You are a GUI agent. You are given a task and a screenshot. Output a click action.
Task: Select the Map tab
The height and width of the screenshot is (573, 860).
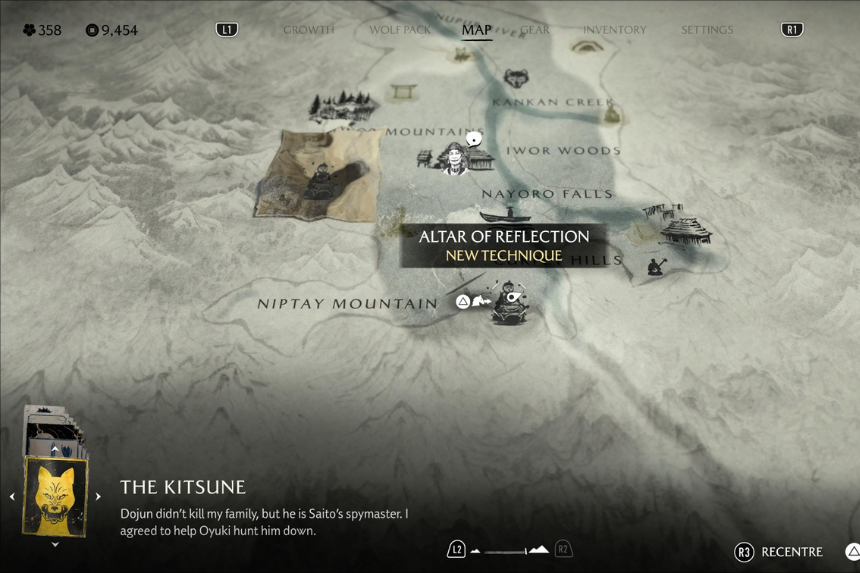(x=476, y=30)
